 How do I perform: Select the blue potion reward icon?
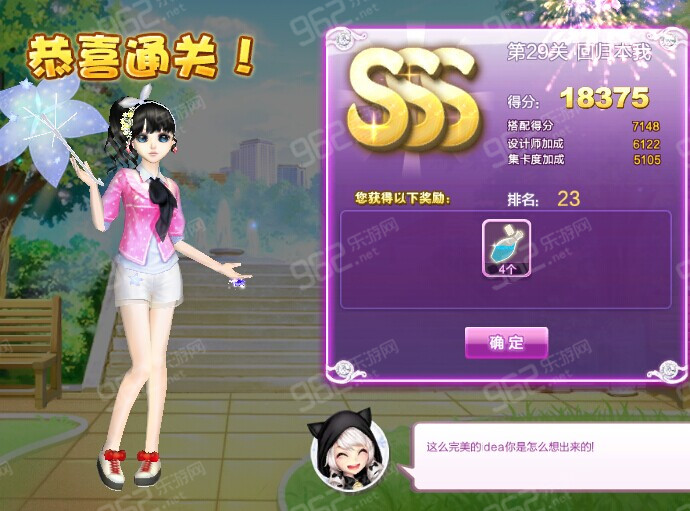click(506, 246)
